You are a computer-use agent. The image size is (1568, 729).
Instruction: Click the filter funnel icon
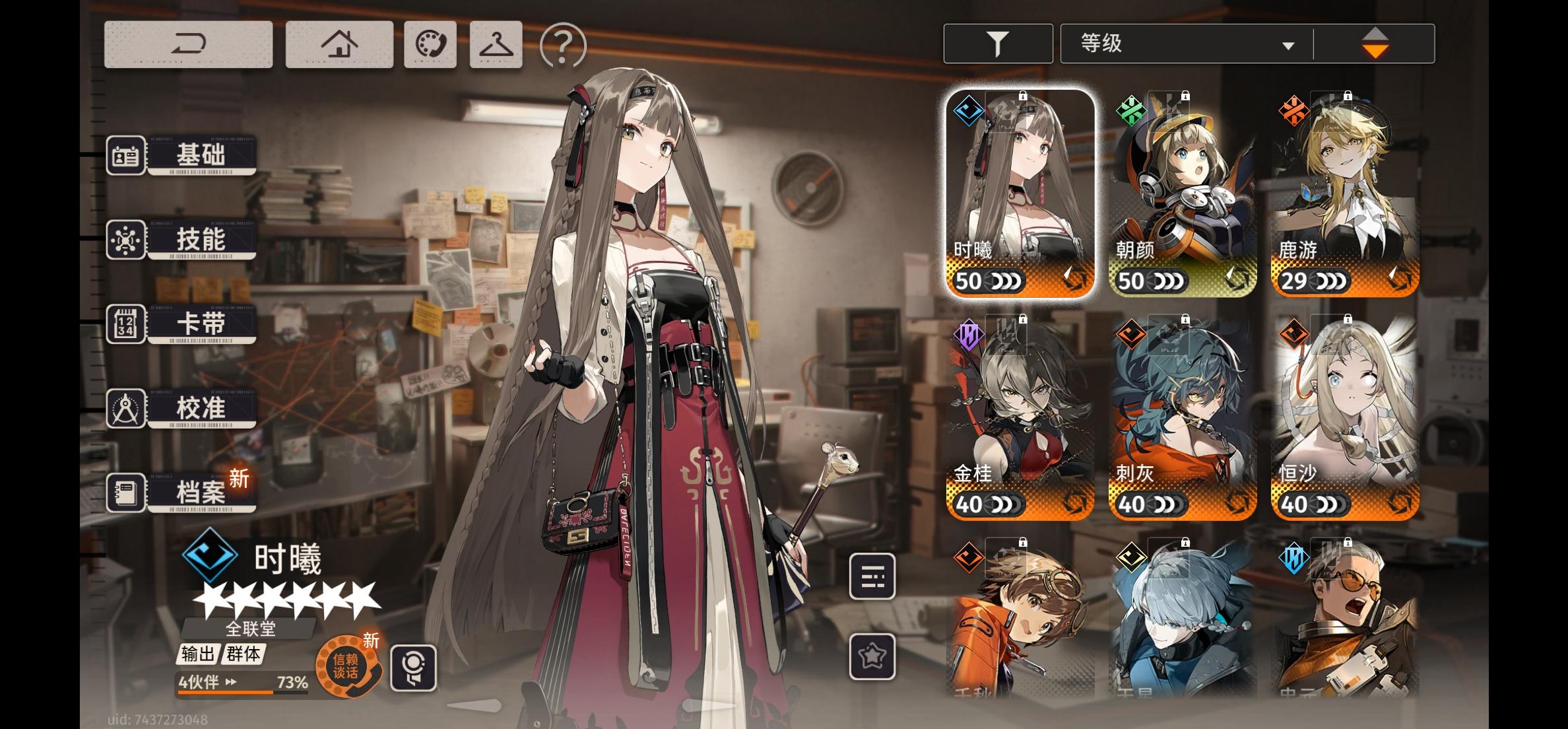pyautogui.click(x=998, y=42)
